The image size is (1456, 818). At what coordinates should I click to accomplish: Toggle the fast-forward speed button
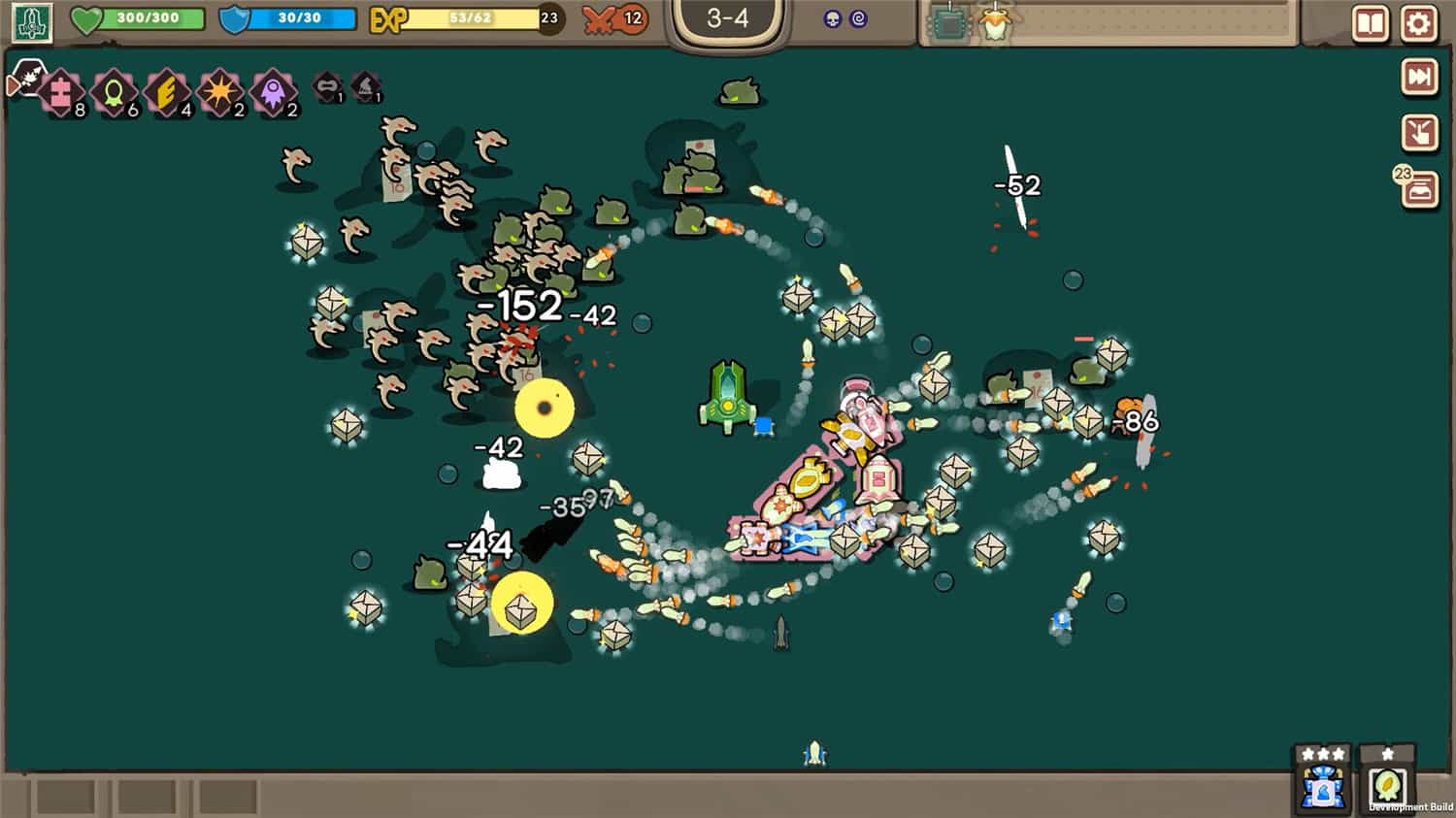coord(1419,78)
